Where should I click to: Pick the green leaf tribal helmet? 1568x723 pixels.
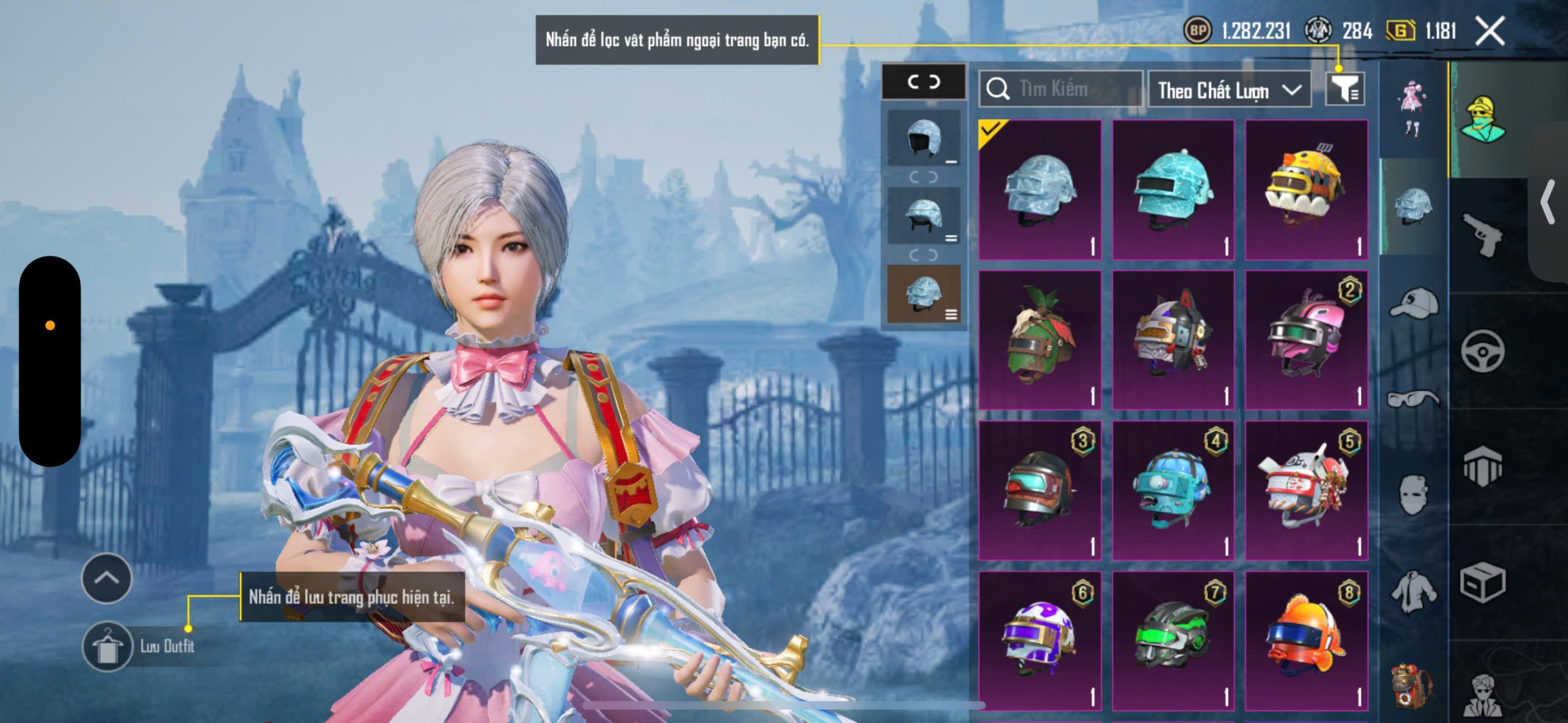point(1039,340)
